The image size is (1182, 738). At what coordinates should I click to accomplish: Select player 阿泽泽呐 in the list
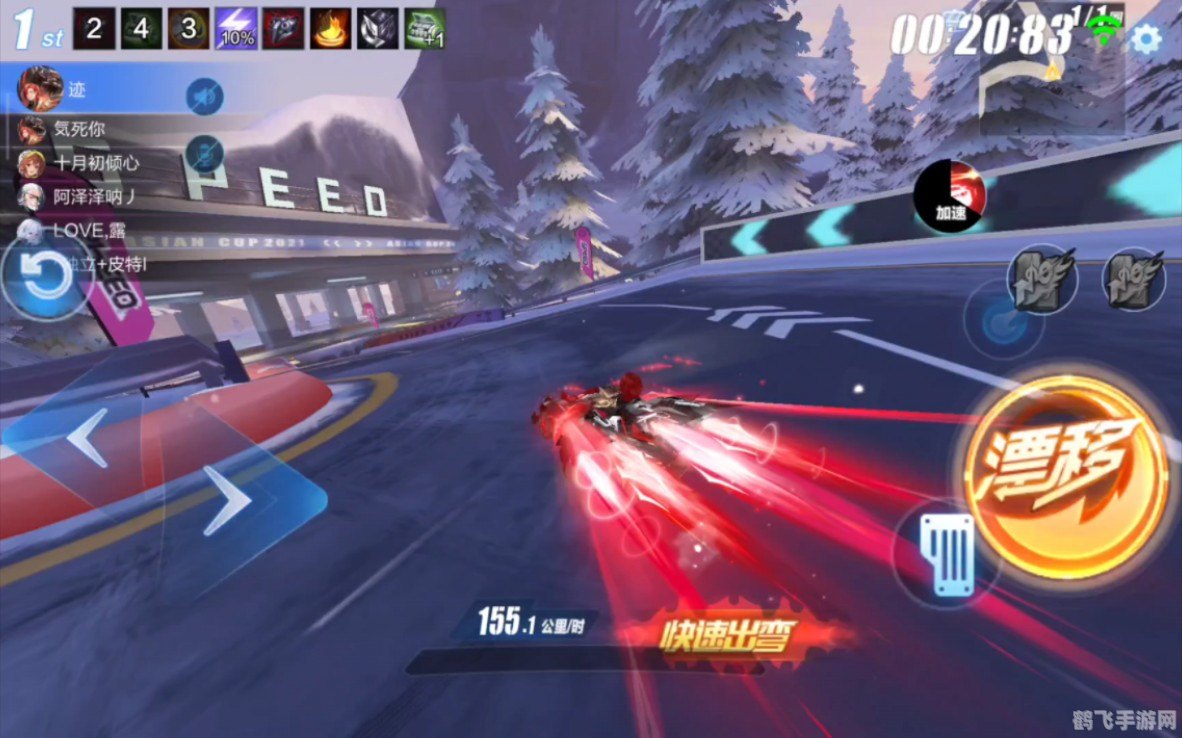click(x=80, y=196)
